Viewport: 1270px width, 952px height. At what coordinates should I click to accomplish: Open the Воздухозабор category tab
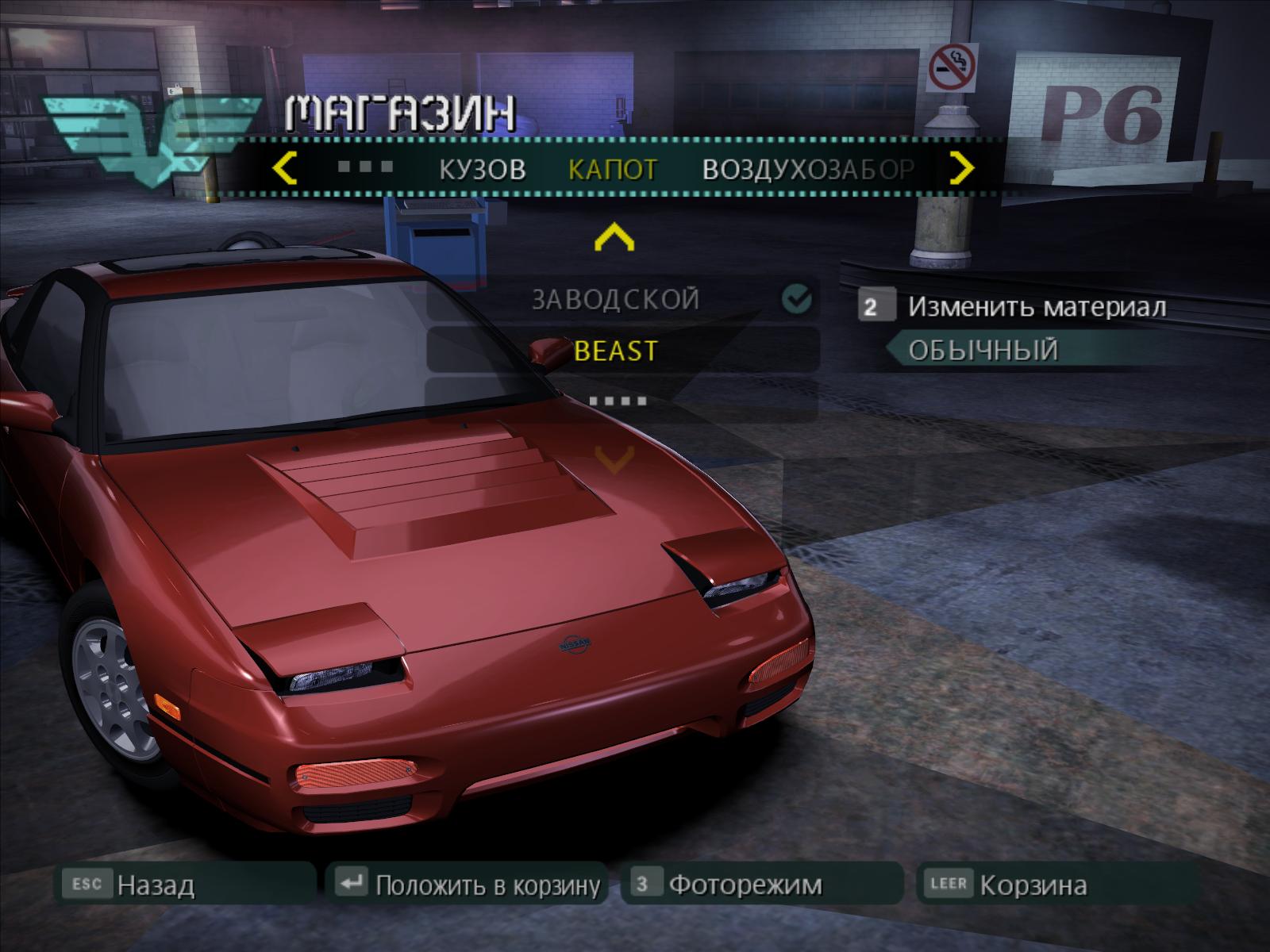pyautogui.click(x=808, y=169)
